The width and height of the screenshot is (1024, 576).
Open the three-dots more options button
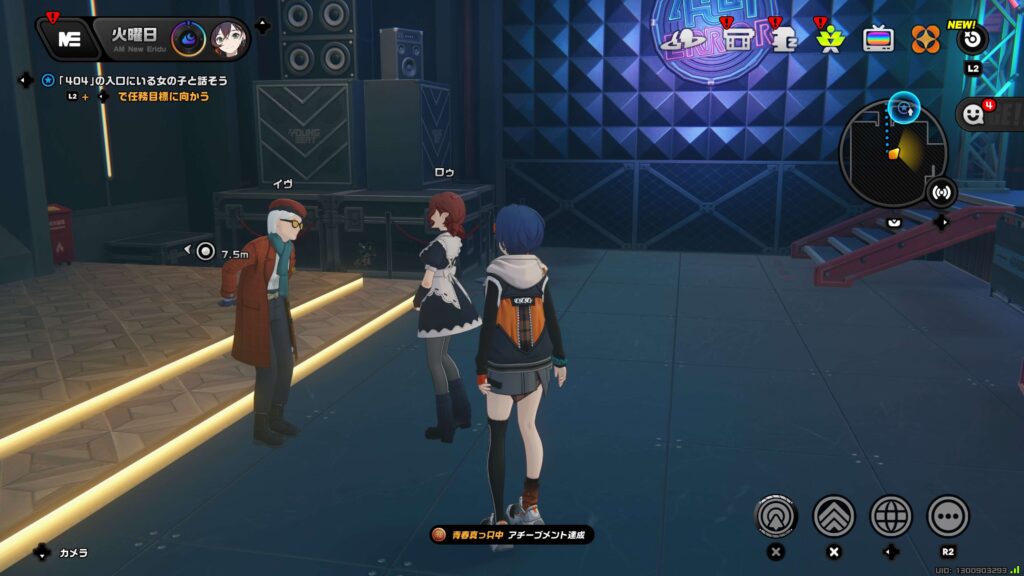948,516
